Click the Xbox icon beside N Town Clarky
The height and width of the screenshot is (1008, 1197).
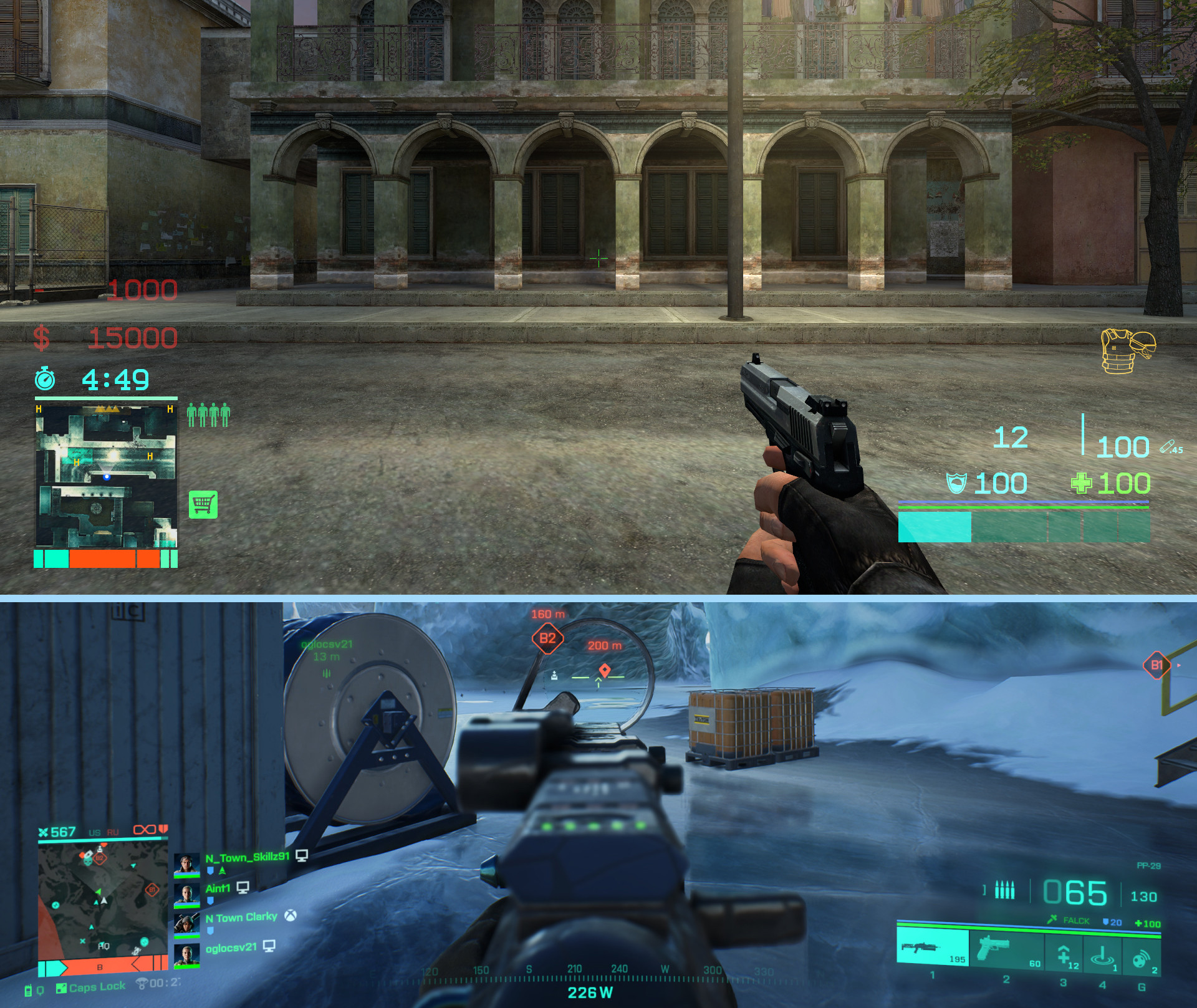click(290, 916)
